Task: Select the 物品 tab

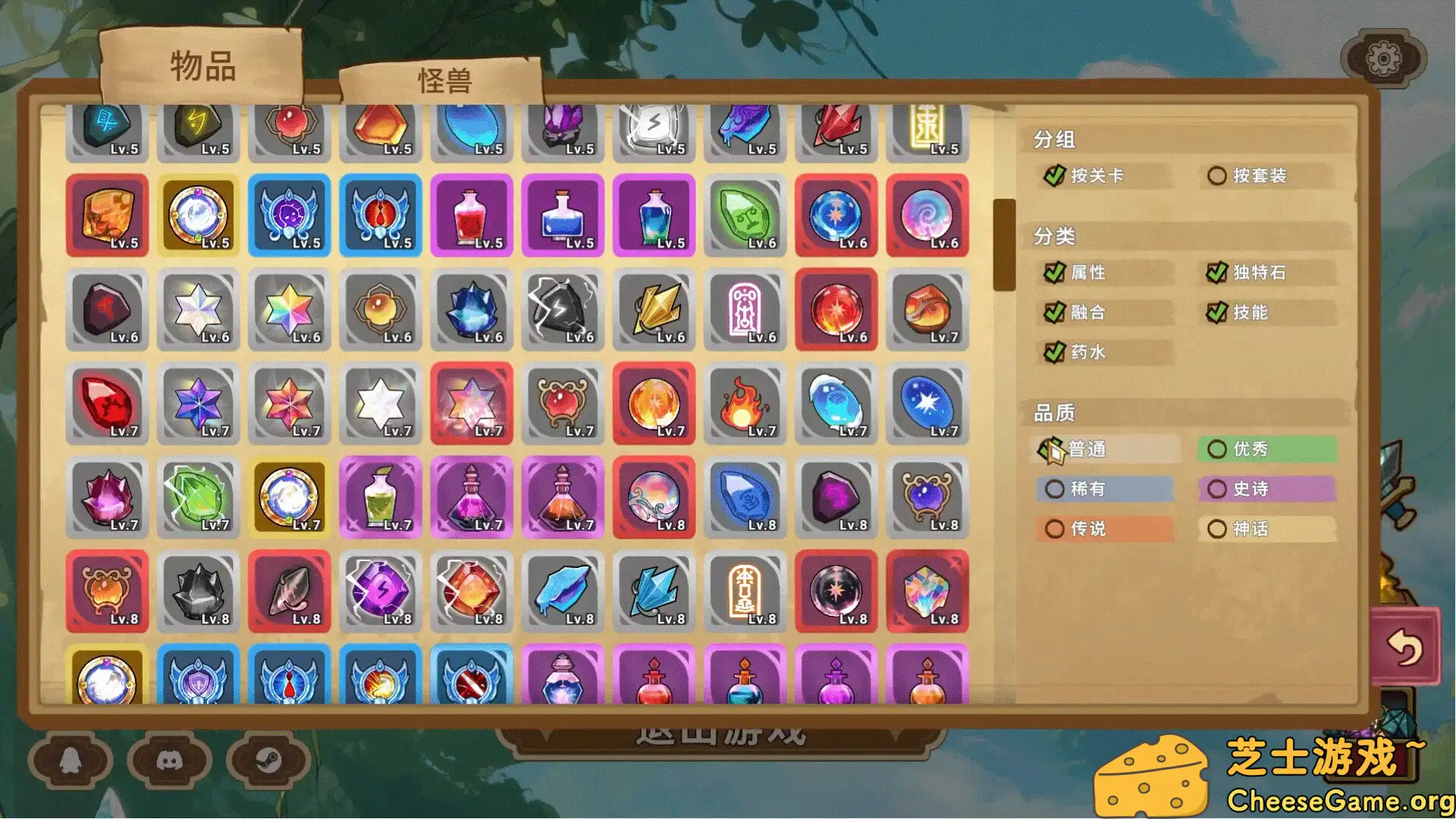Action: (201, 68)
